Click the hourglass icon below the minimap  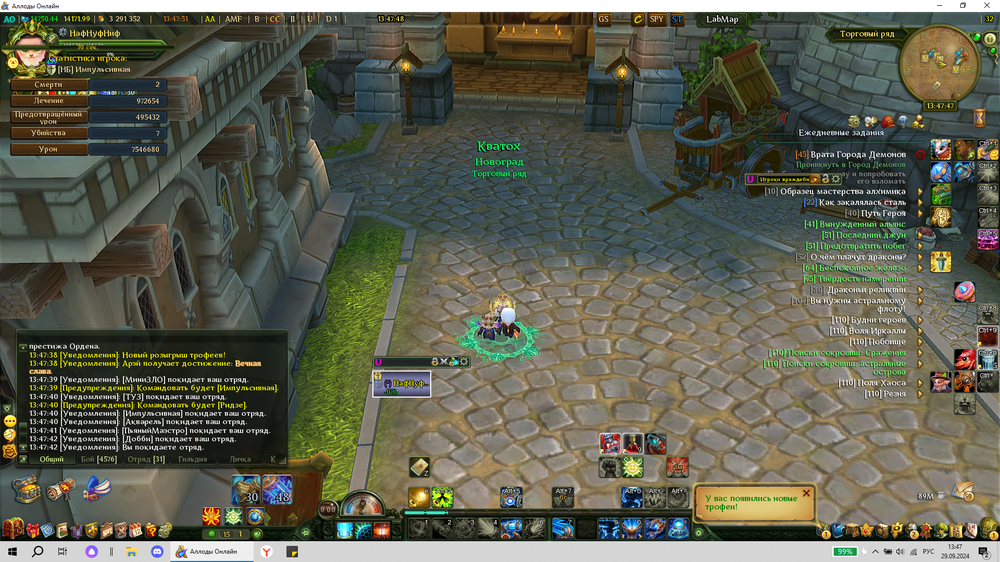coord(979,118)
